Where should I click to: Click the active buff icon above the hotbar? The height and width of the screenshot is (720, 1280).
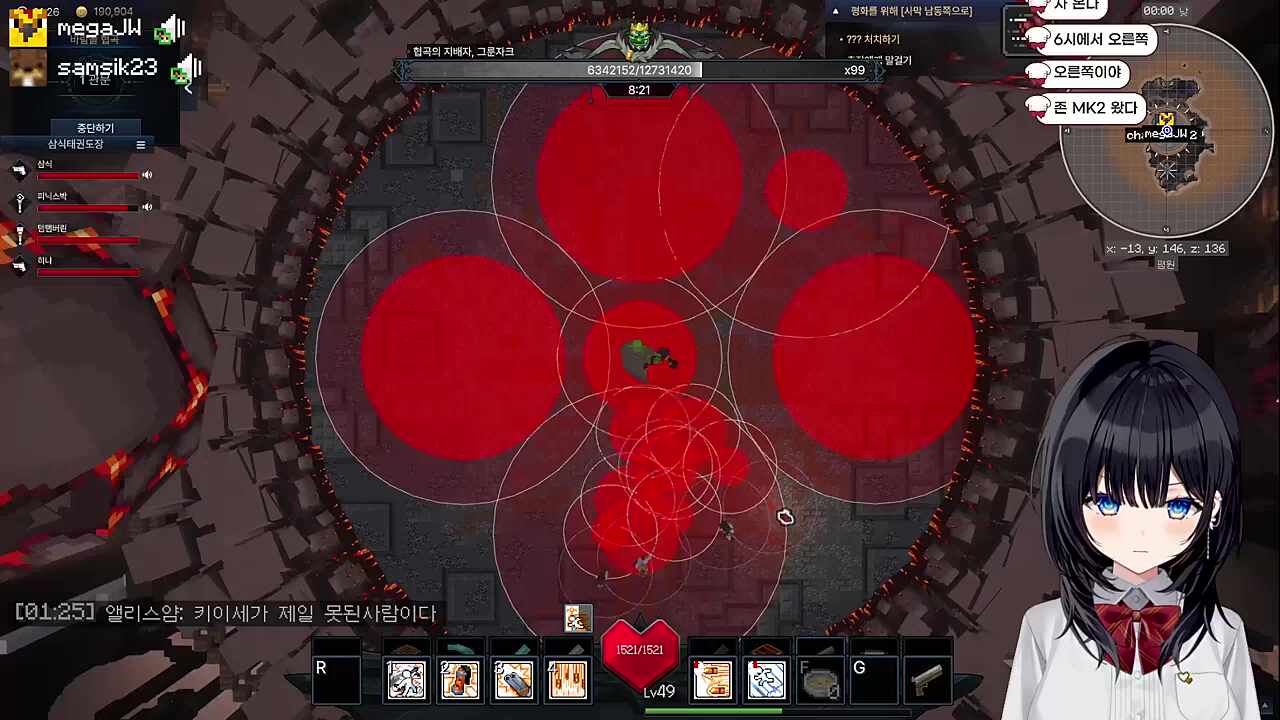(x=578, y=619)
